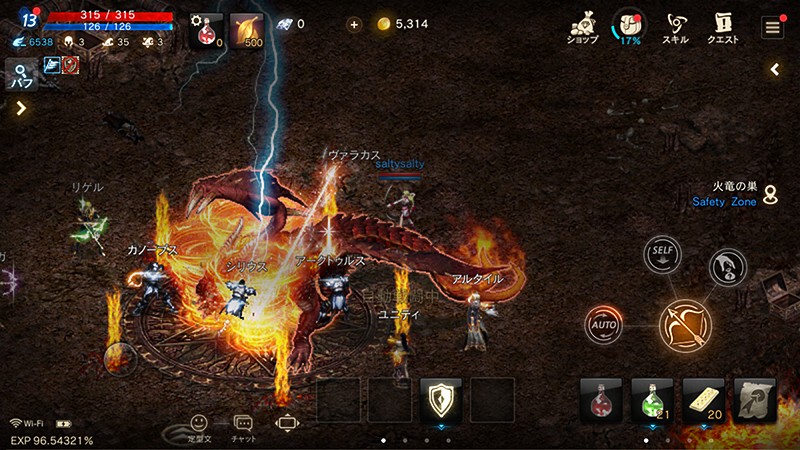Open the hamburger main menu

(x=772, y=27)
